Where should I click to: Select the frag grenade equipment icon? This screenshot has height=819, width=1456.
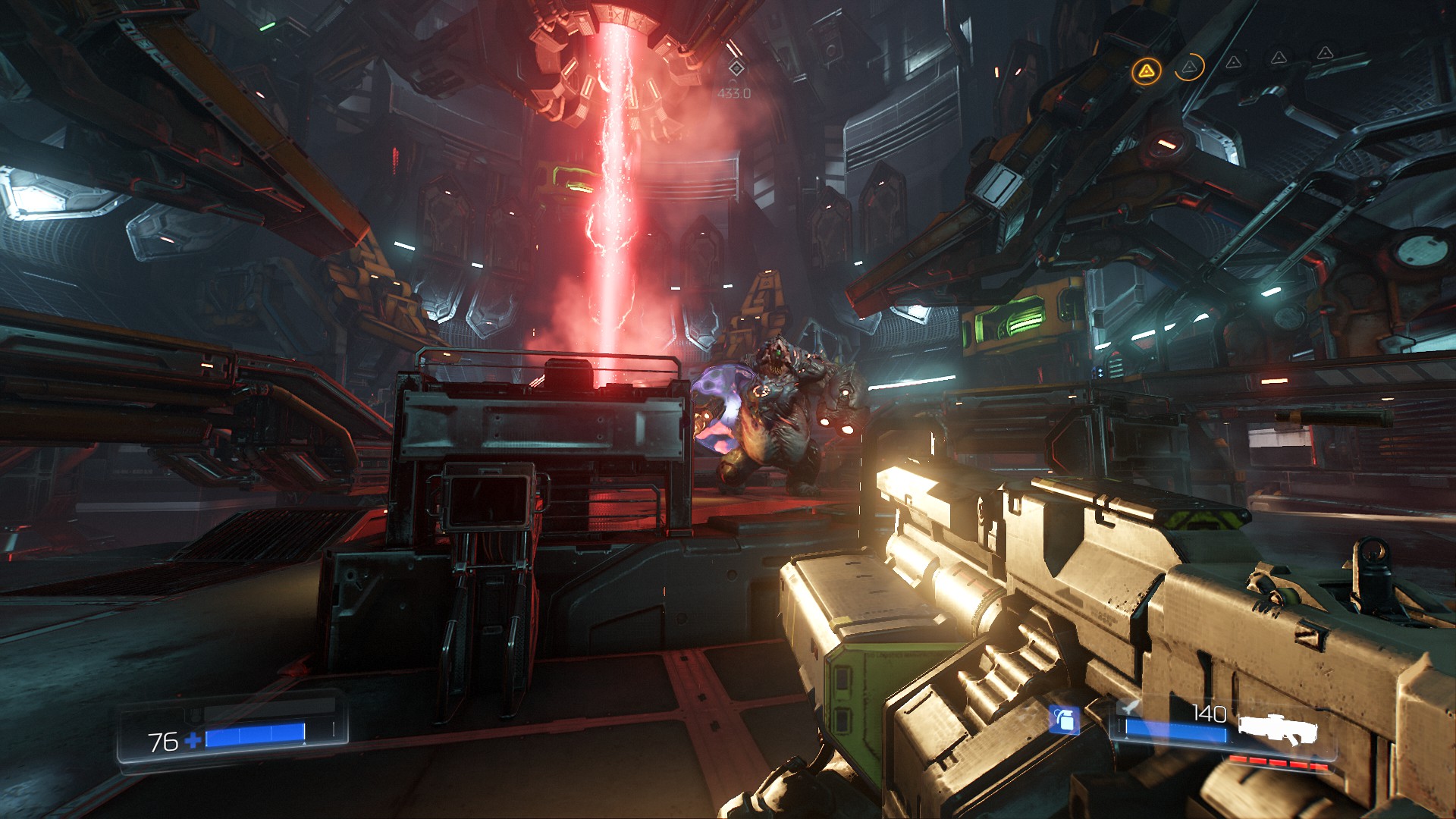[x=1065, y=720]
